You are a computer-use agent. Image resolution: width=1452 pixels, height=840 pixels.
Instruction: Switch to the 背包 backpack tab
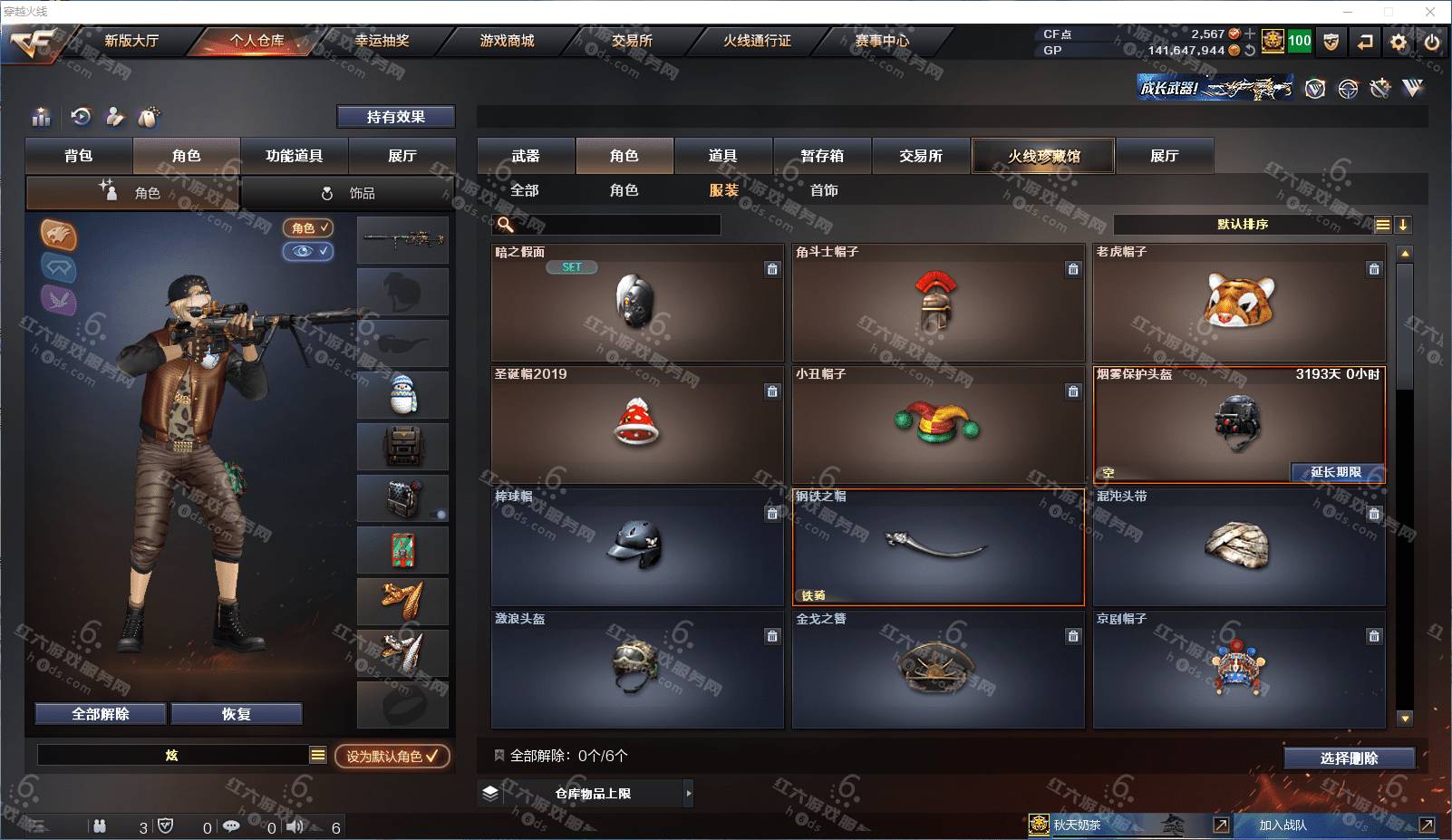pos(79,156)
